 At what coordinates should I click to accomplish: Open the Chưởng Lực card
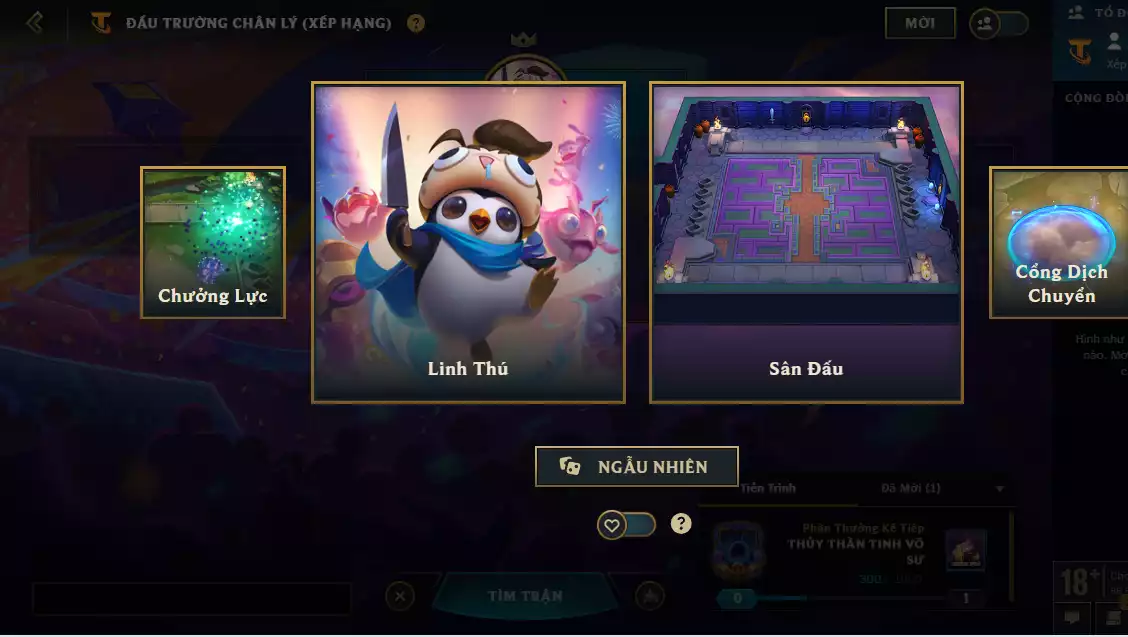(213, 243)
